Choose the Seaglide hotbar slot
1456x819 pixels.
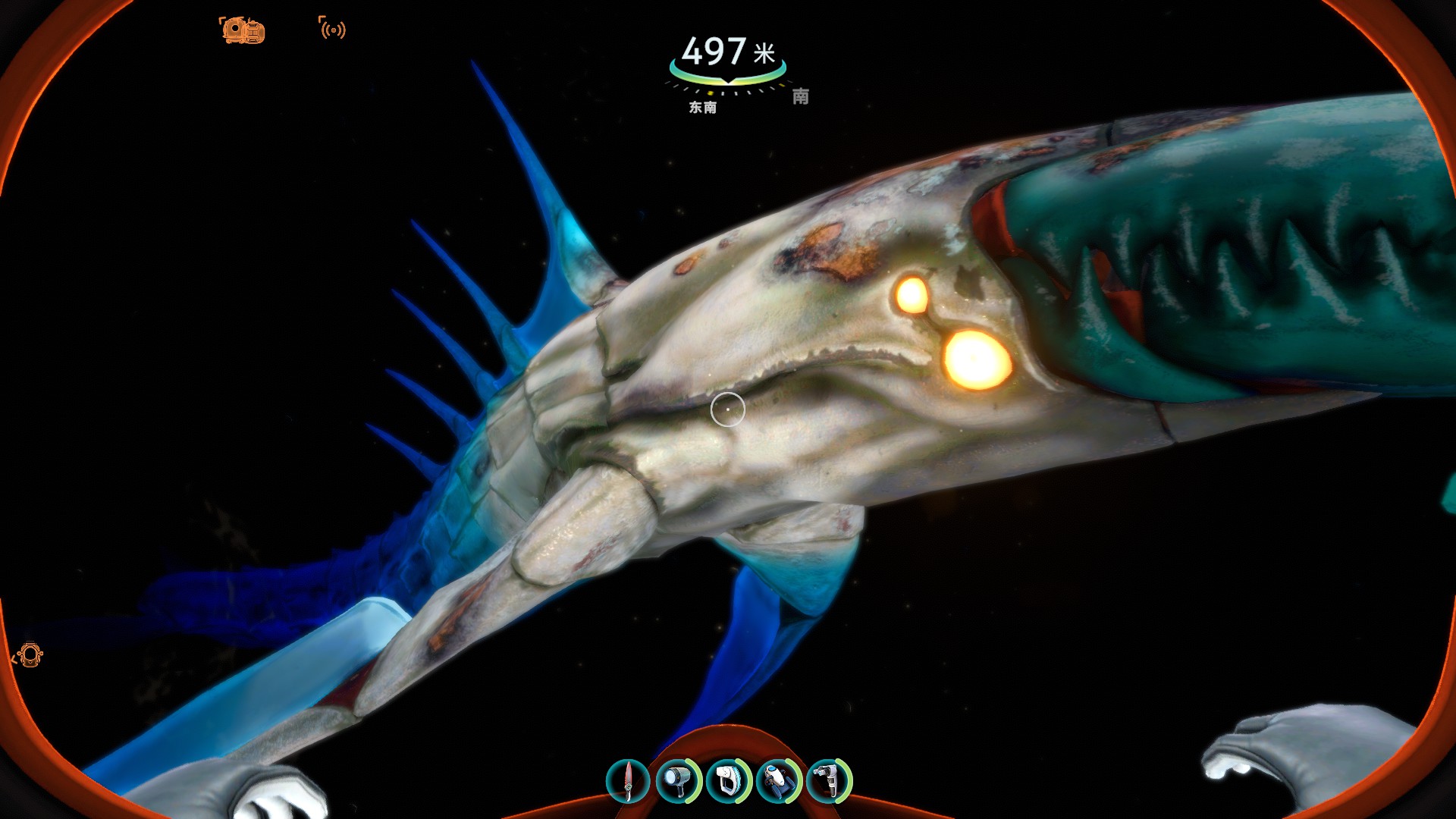pyautogui.click(x=779, y=780)
